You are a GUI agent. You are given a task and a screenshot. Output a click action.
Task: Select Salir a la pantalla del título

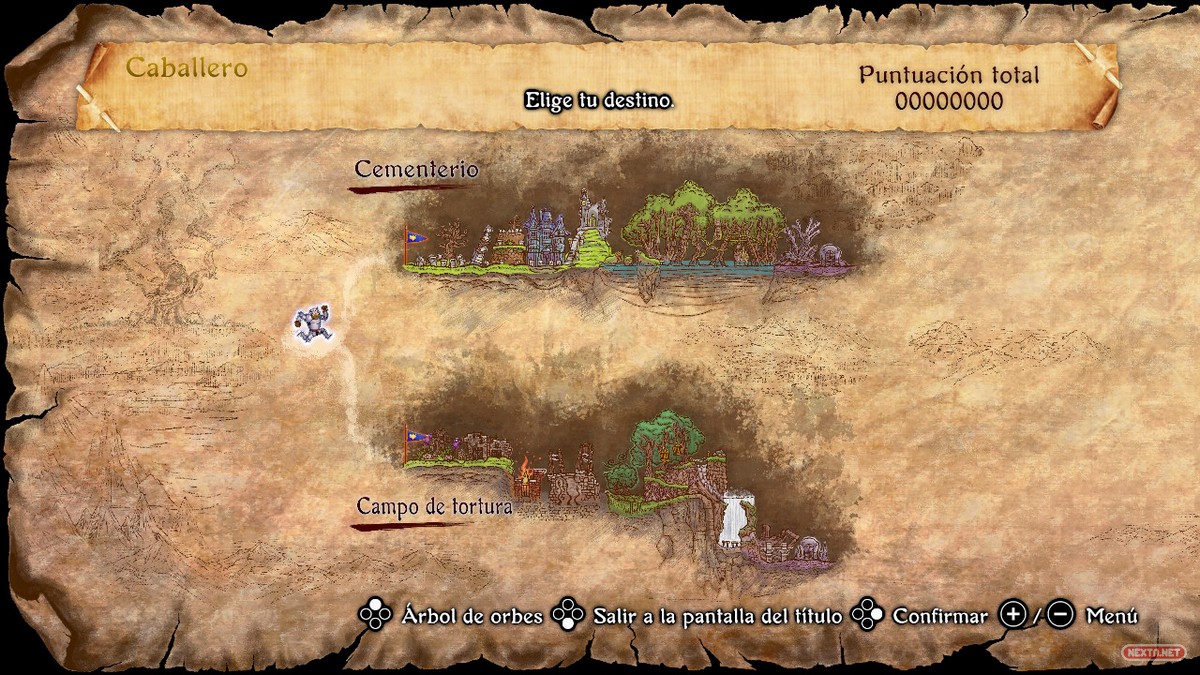click(x=716, y=616)
